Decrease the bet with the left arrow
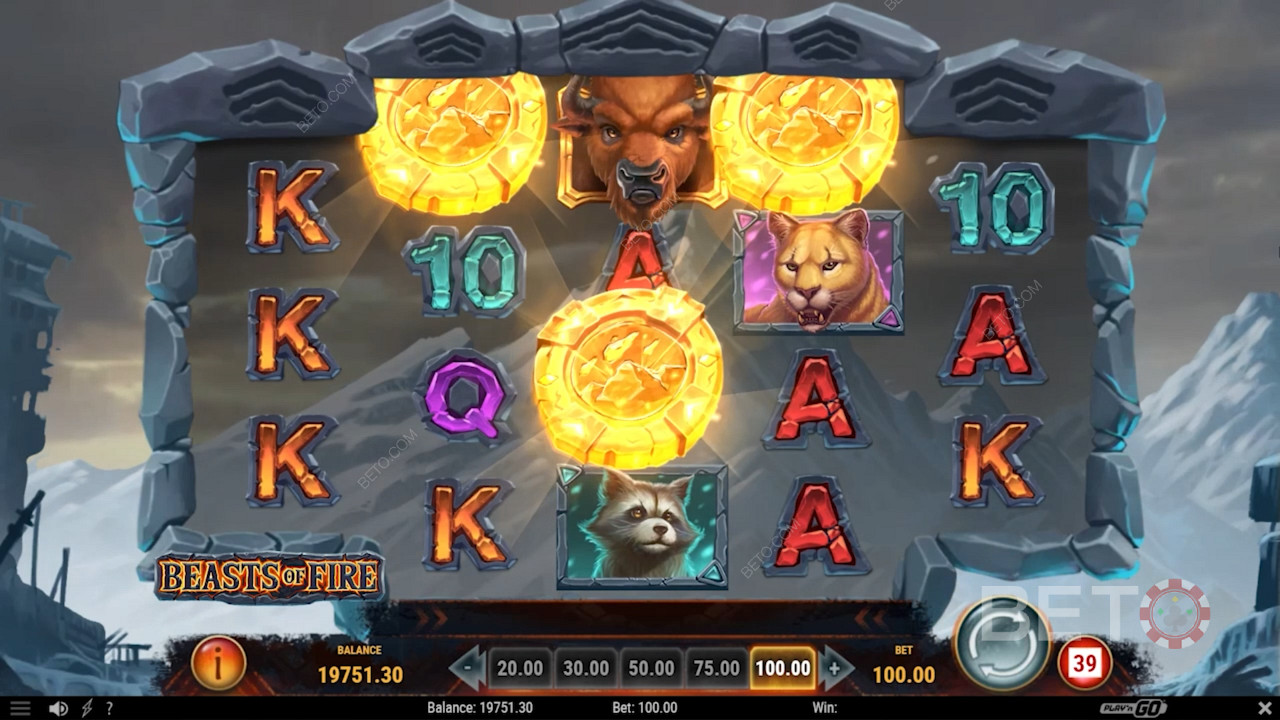 pos(466,668)
